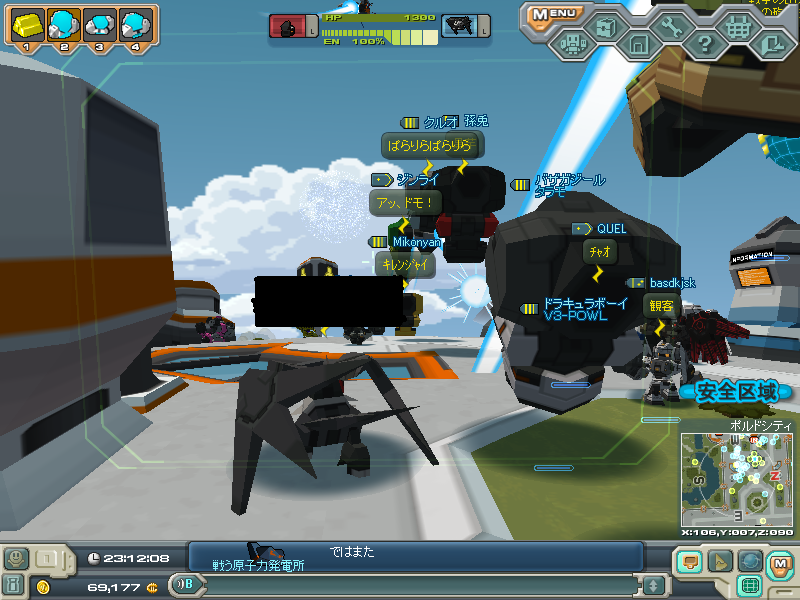Click the Bold City minimap

pyautogui.click(x=736, y=479)
